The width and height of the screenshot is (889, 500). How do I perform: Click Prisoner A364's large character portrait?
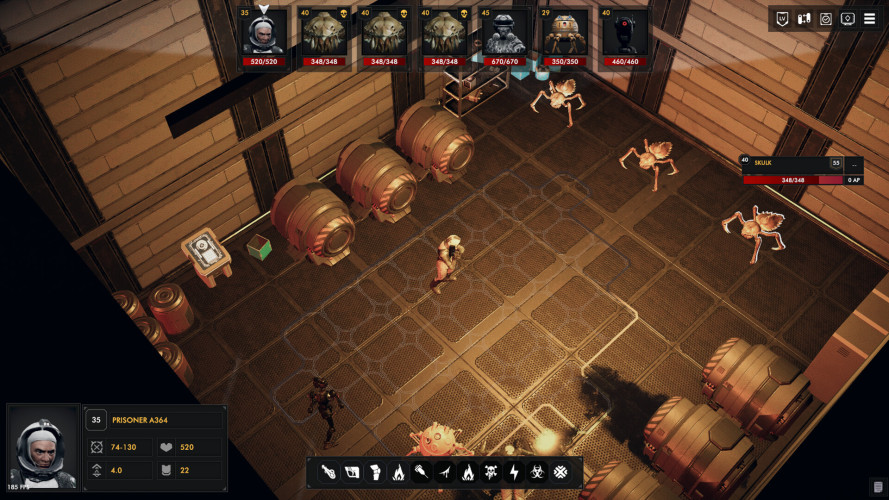(42, 445)
